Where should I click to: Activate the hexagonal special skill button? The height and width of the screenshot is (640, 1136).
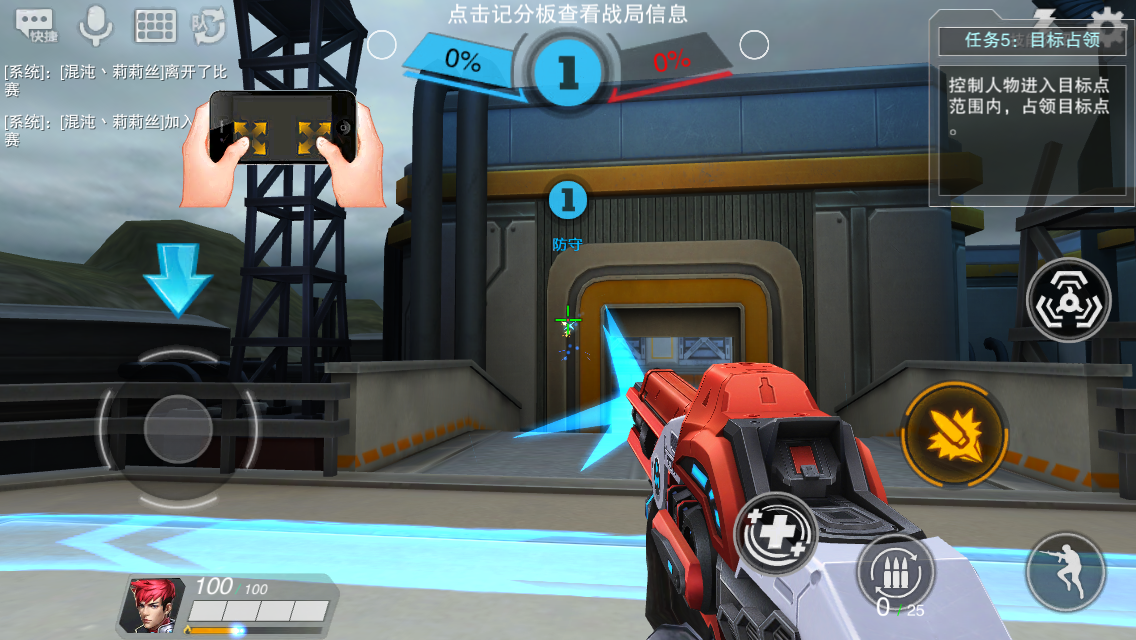click(x=1068, y=299)
